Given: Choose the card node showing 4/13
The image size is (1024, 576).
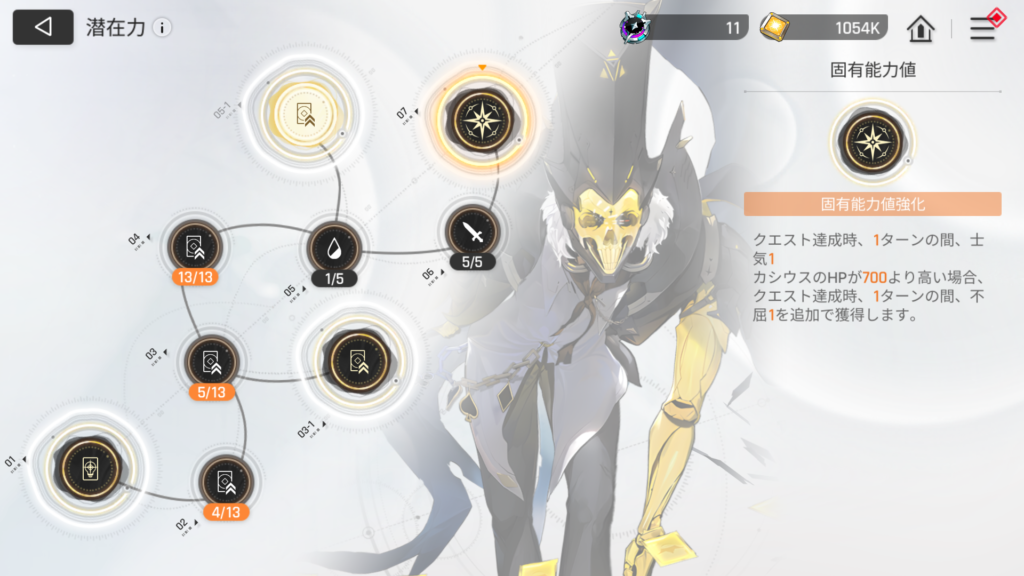Looking at the screenshot, I should click(x=224, y=482).
